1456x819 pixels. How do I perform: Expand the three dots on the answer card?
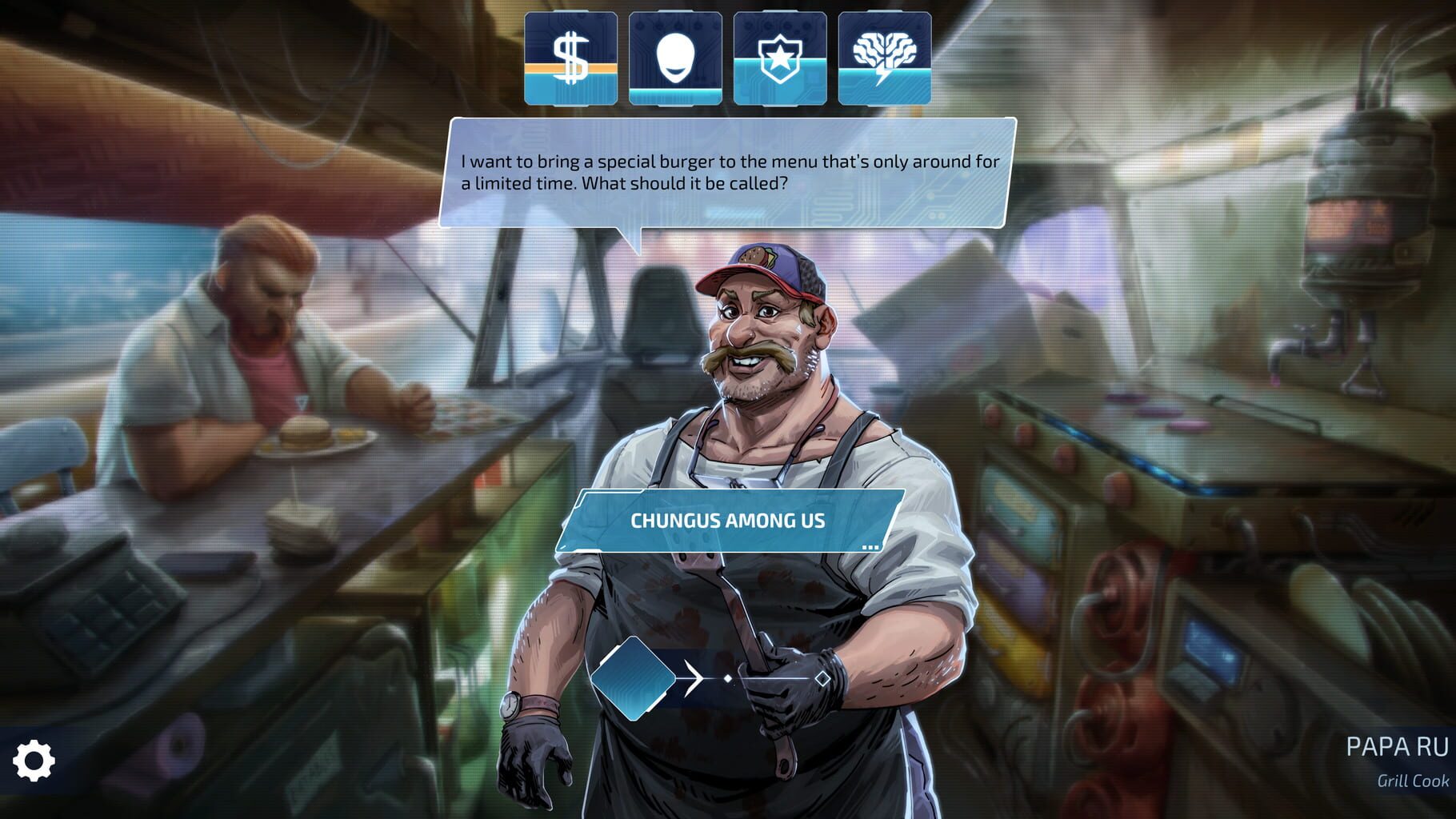[x=870, y=547]
